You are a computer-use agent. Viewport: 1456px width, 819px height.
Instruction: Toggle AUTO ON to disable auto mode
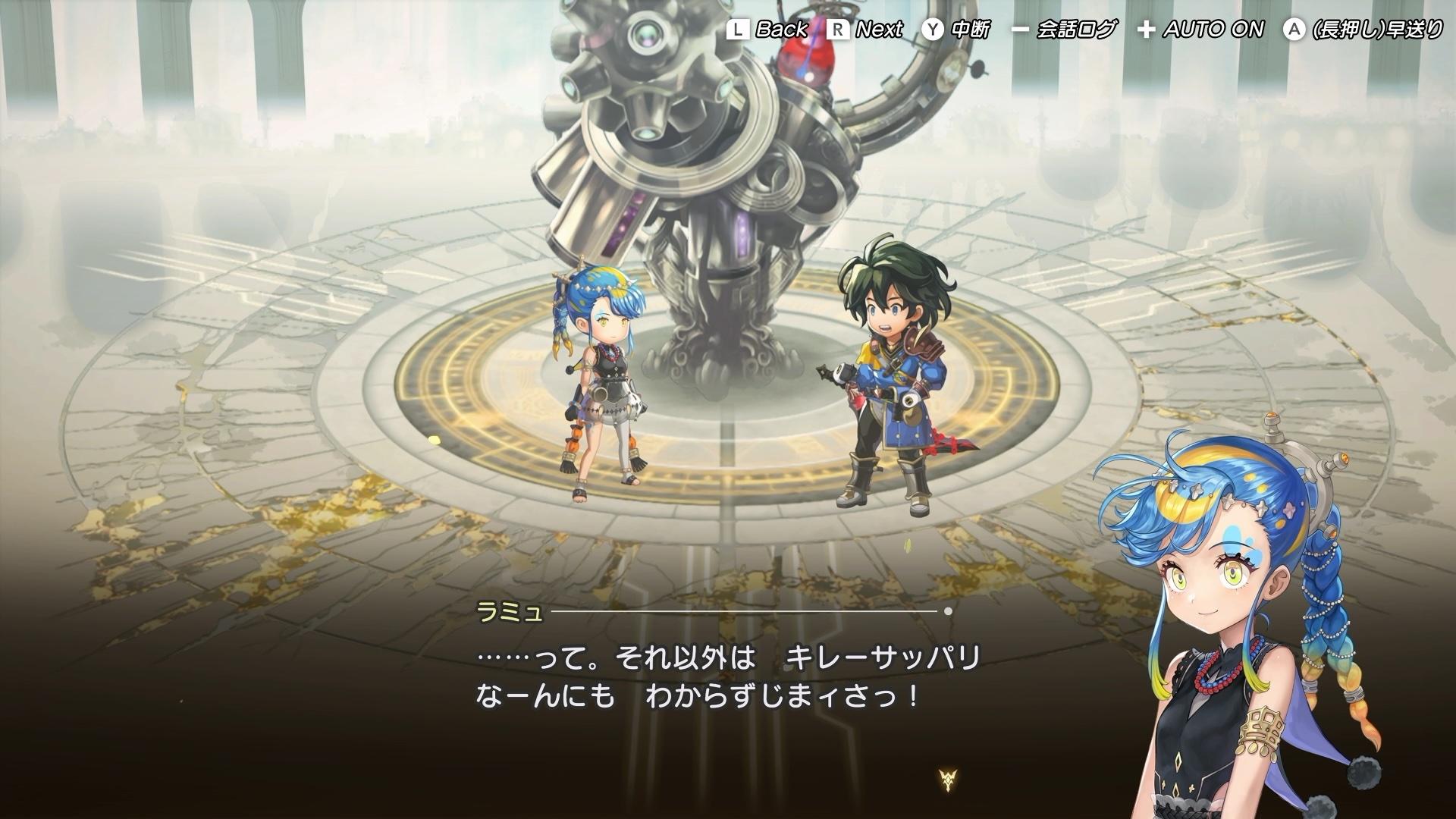coord(1213,30)
